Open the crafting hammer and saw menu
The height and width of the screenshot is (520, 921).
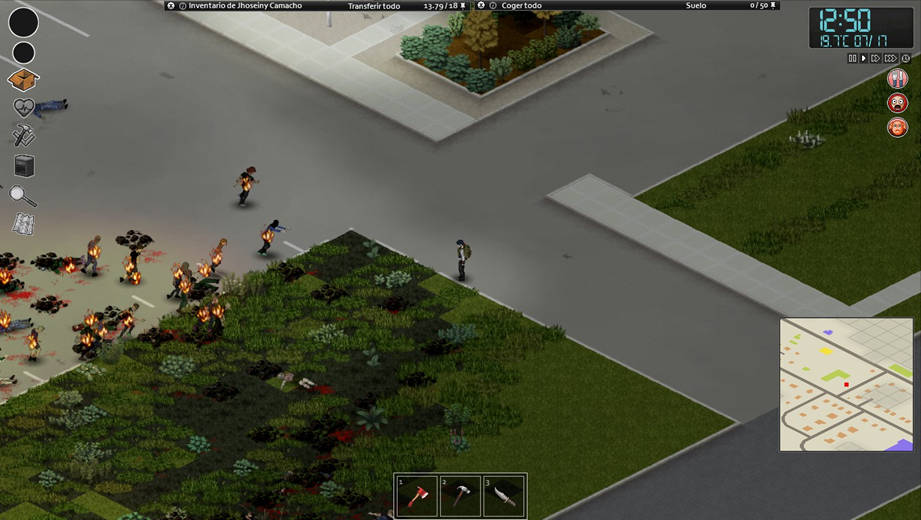(x=23, y=136)
